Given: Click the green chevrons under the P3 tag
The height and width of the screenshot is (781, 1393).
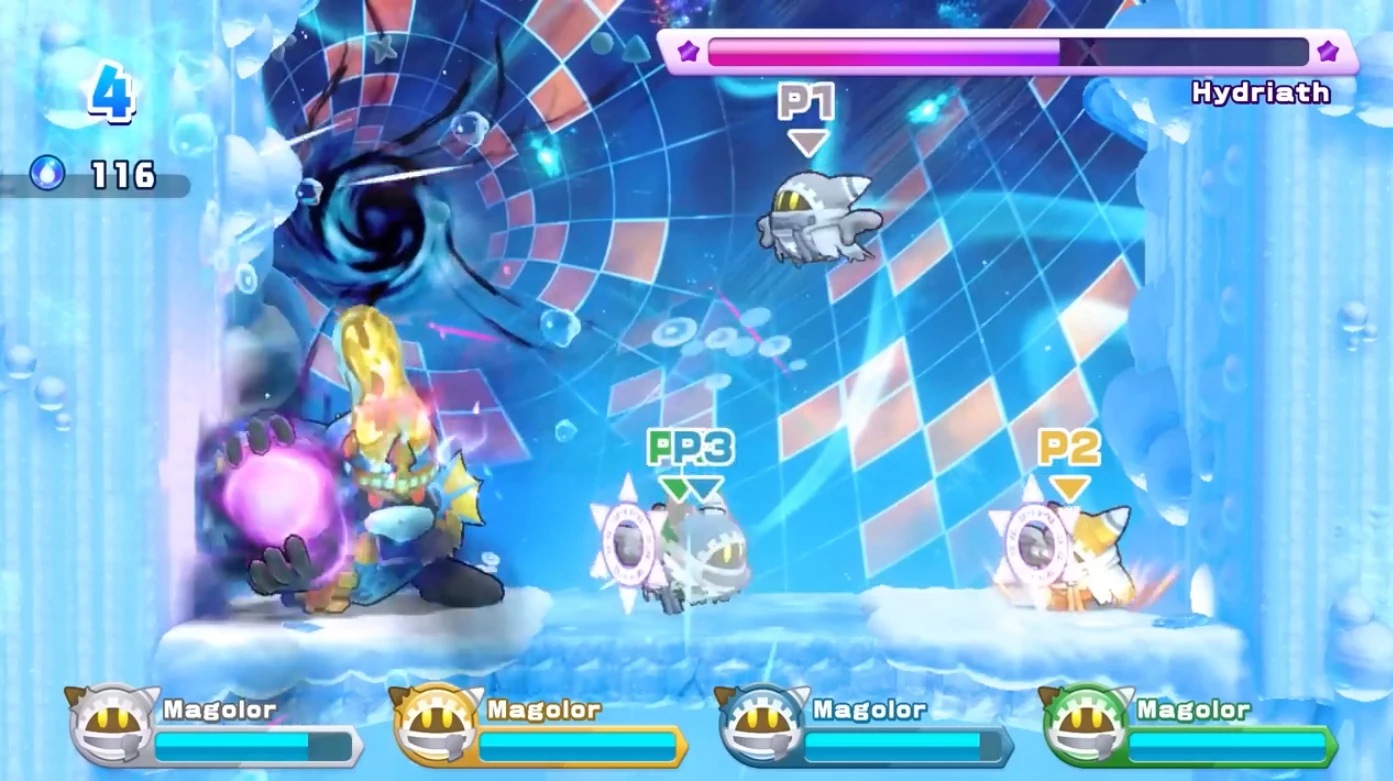Looking at the screenshot, I should point(671,487).
